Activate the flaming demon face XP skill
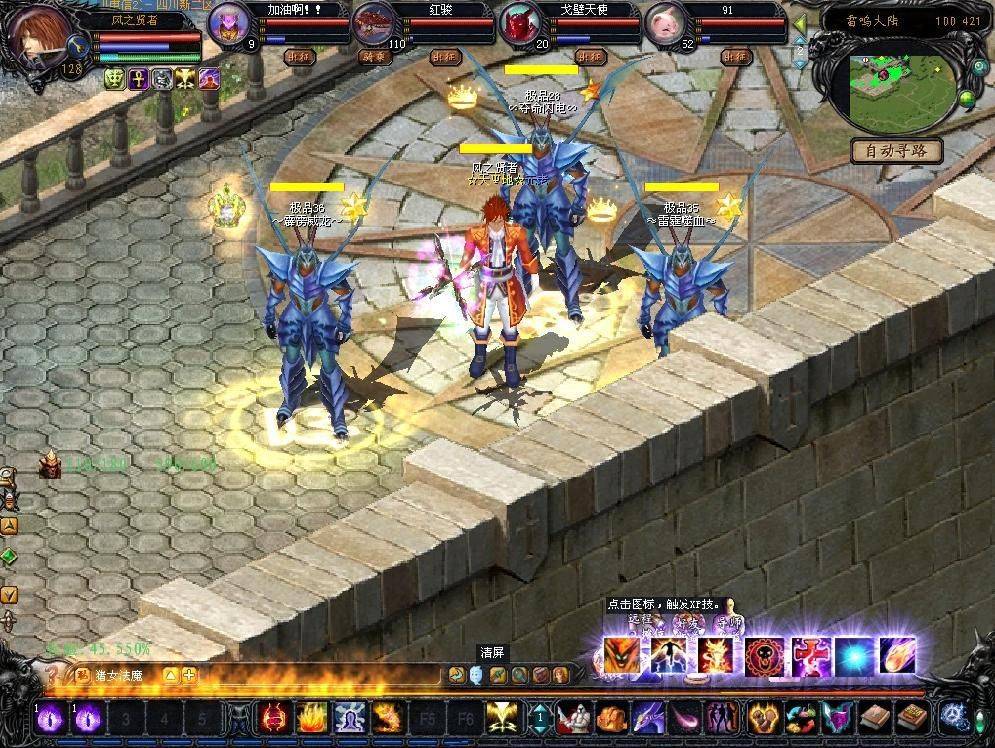 point(621,656)
